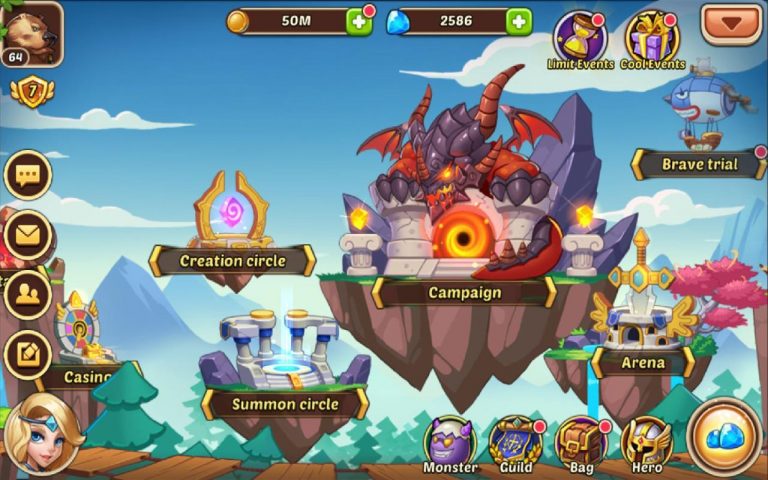The width and height of the screenshot is (768, 480).
Task: Open the Bag inventory
Action: tap(581, 441)
